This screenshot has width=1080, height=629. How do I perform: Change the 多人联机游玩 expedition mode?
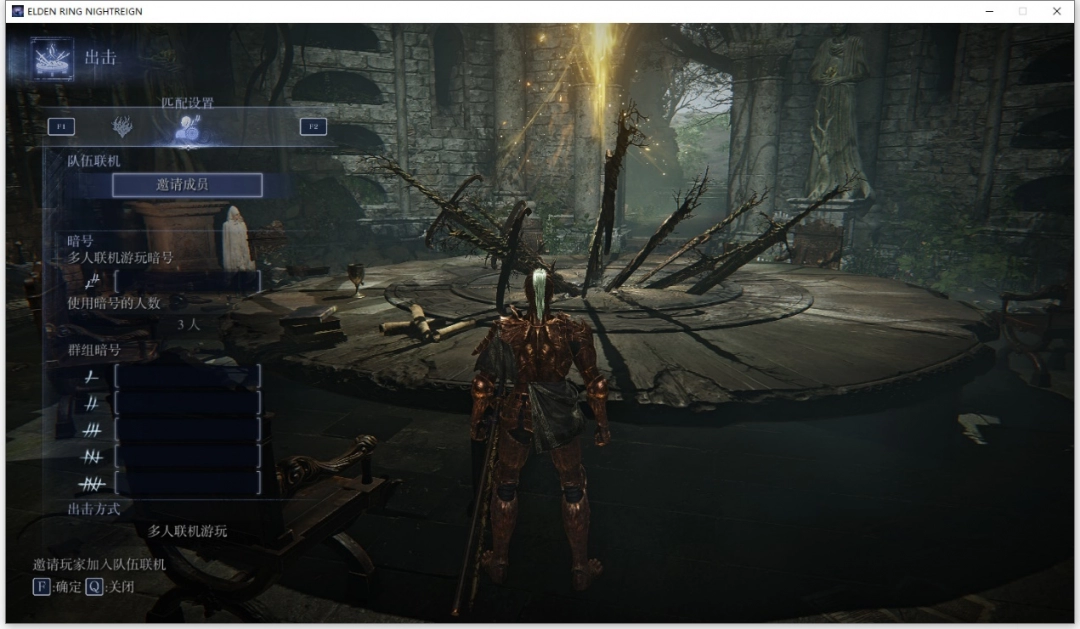(x=187, y=531)
